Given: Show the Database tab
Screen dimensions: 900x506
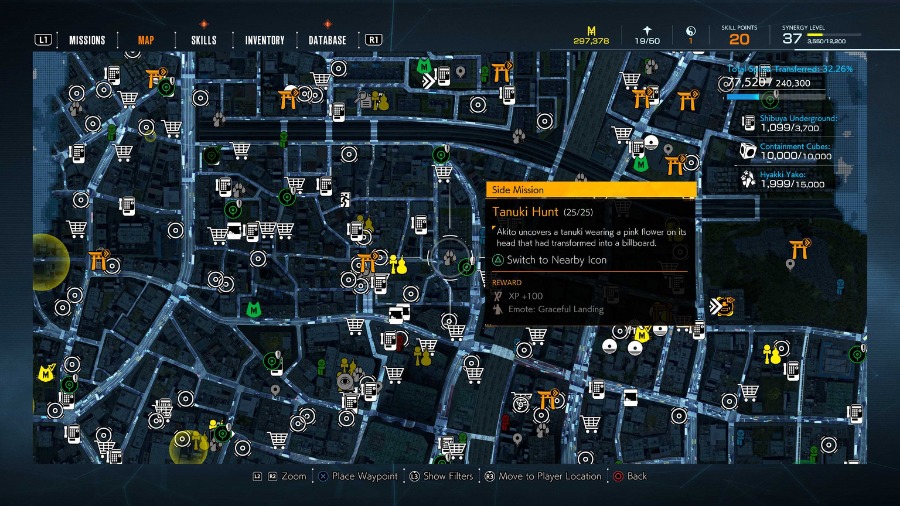Looking at the screenshot, I should (x=327, y=40).
